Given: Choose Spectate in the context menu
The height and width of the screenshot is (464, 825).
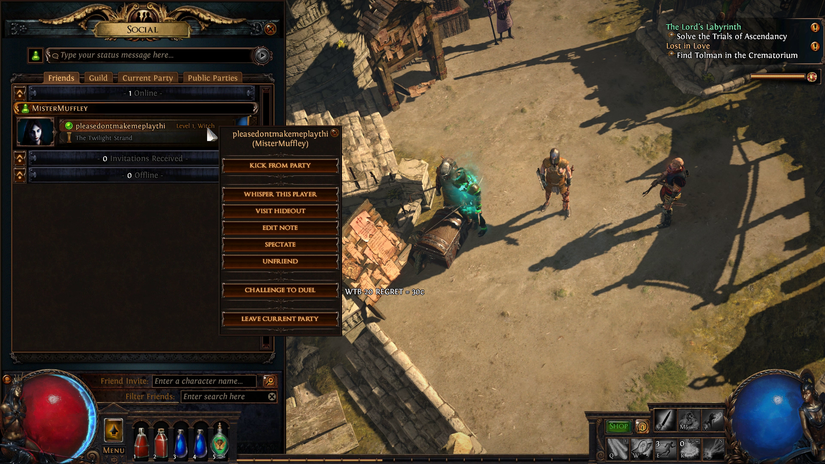Looking at the screenshot, I should [280, 244].
